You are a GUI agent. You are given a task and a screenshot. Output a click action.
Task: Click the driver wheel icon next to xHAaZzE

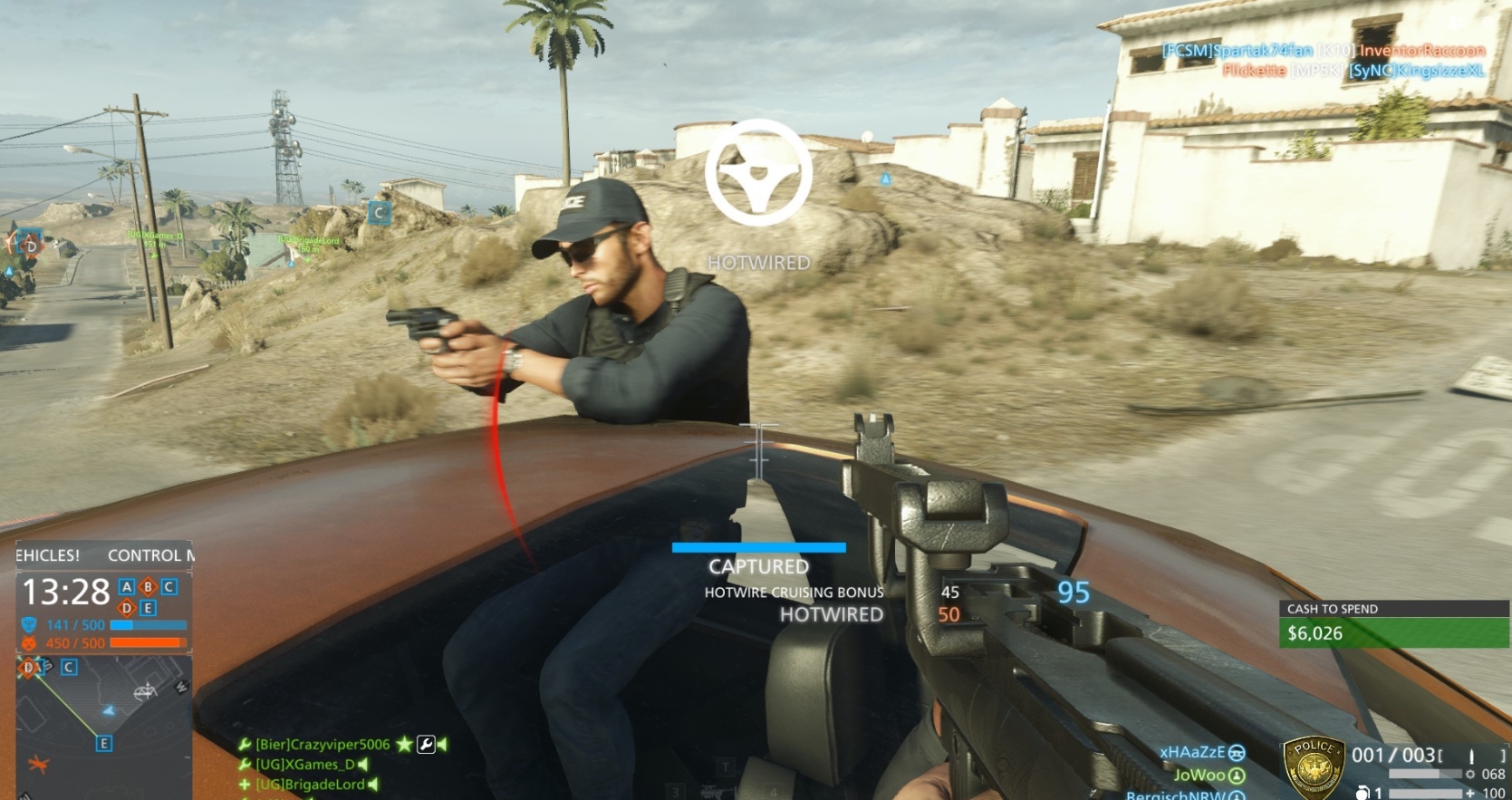point(1238,754)
